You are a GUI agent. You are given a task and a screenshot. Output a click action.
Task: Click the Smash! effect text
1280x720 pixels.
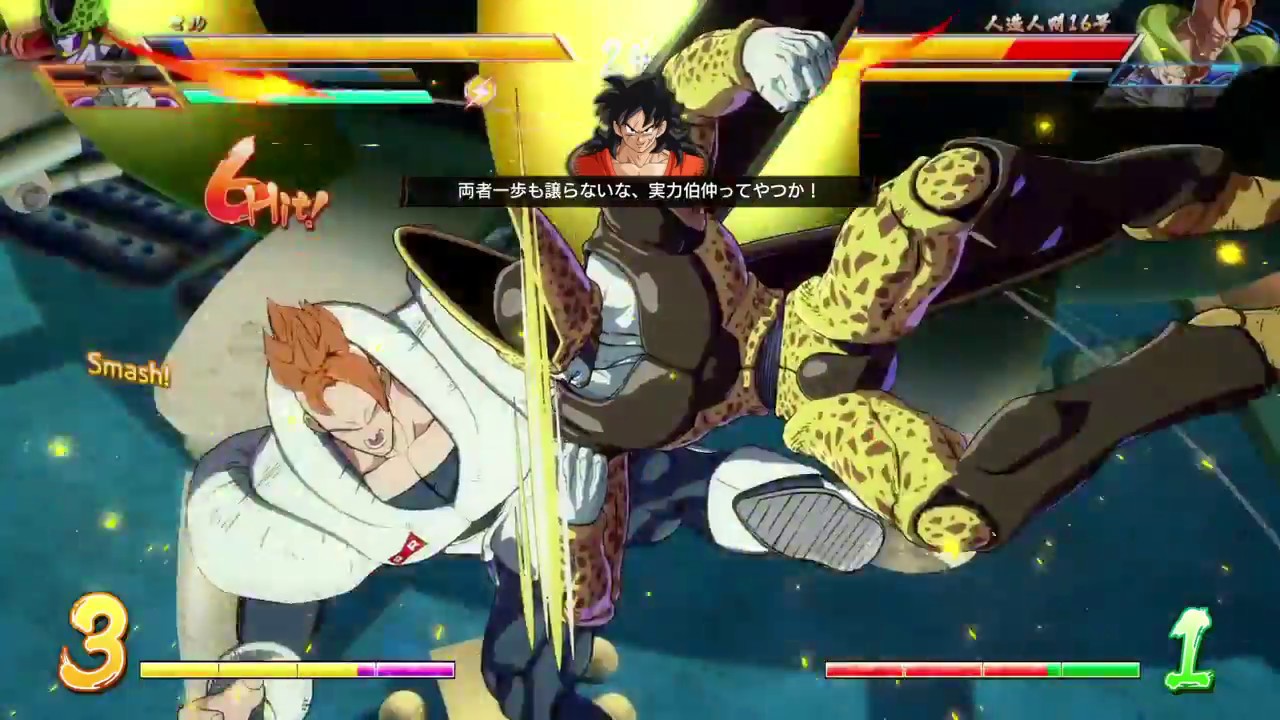pyautogui.click(x=128, y=373)
